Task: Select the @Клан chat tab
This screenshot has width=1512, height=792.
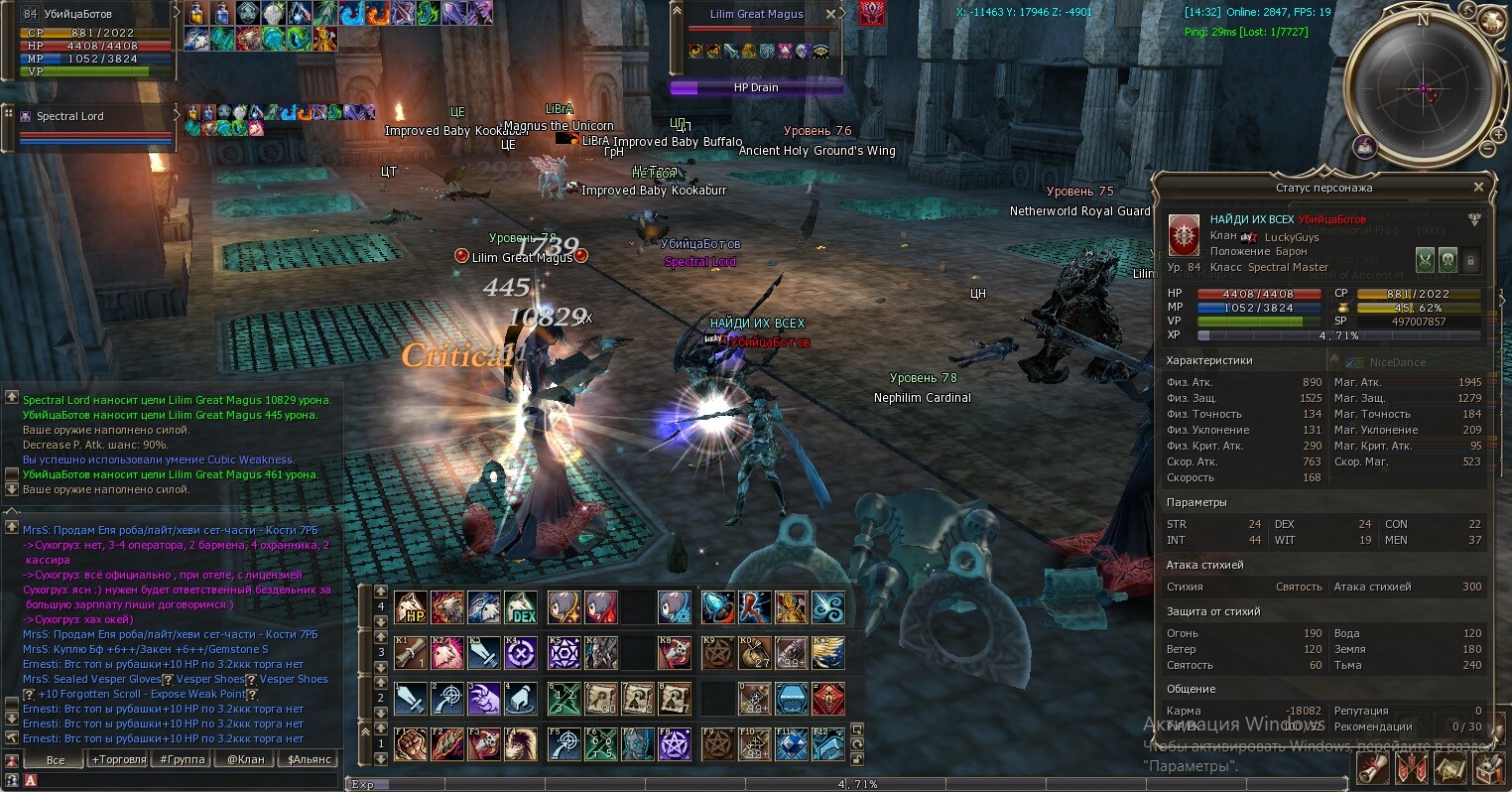Action: point(246,759)
